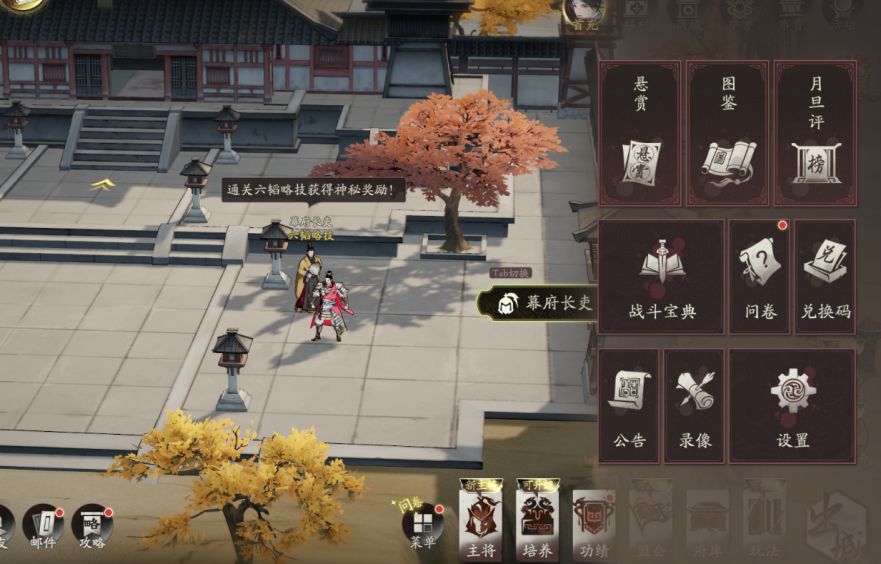
Task: Open the 图鉴 codex
Action: [728, 133]
